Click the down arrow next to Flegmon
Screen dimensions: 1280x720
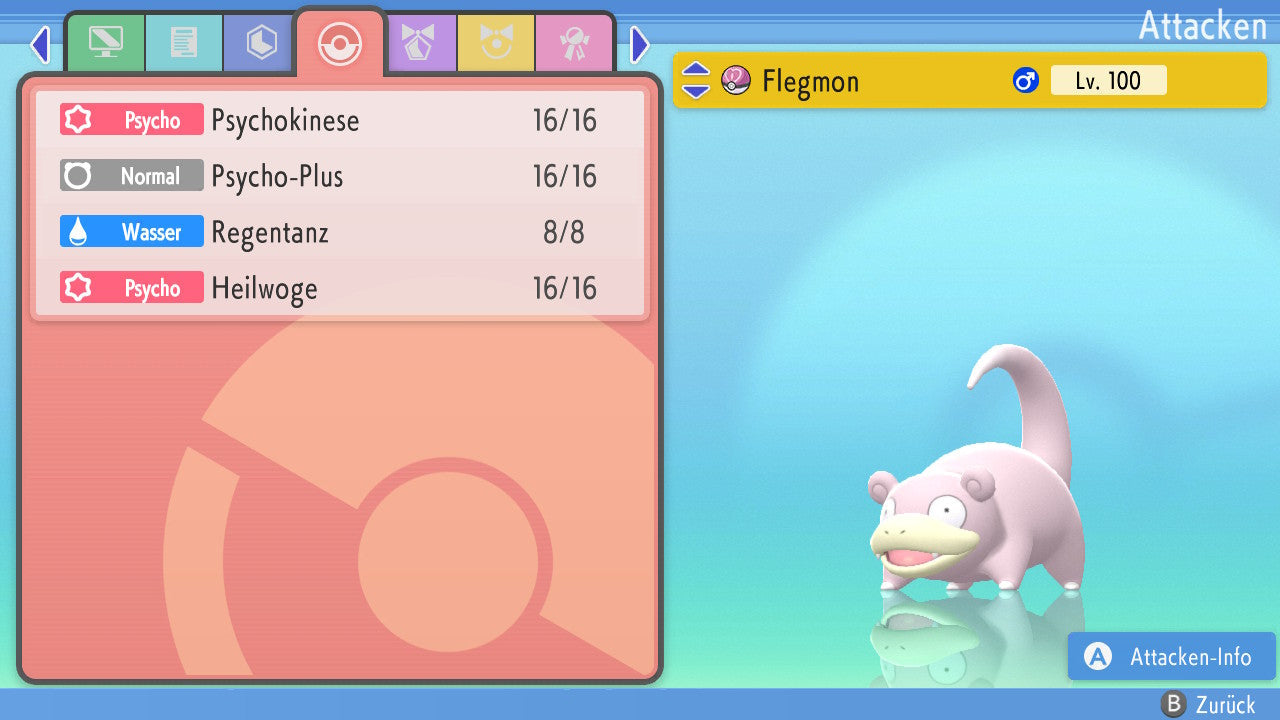click(x=696, y=90)
